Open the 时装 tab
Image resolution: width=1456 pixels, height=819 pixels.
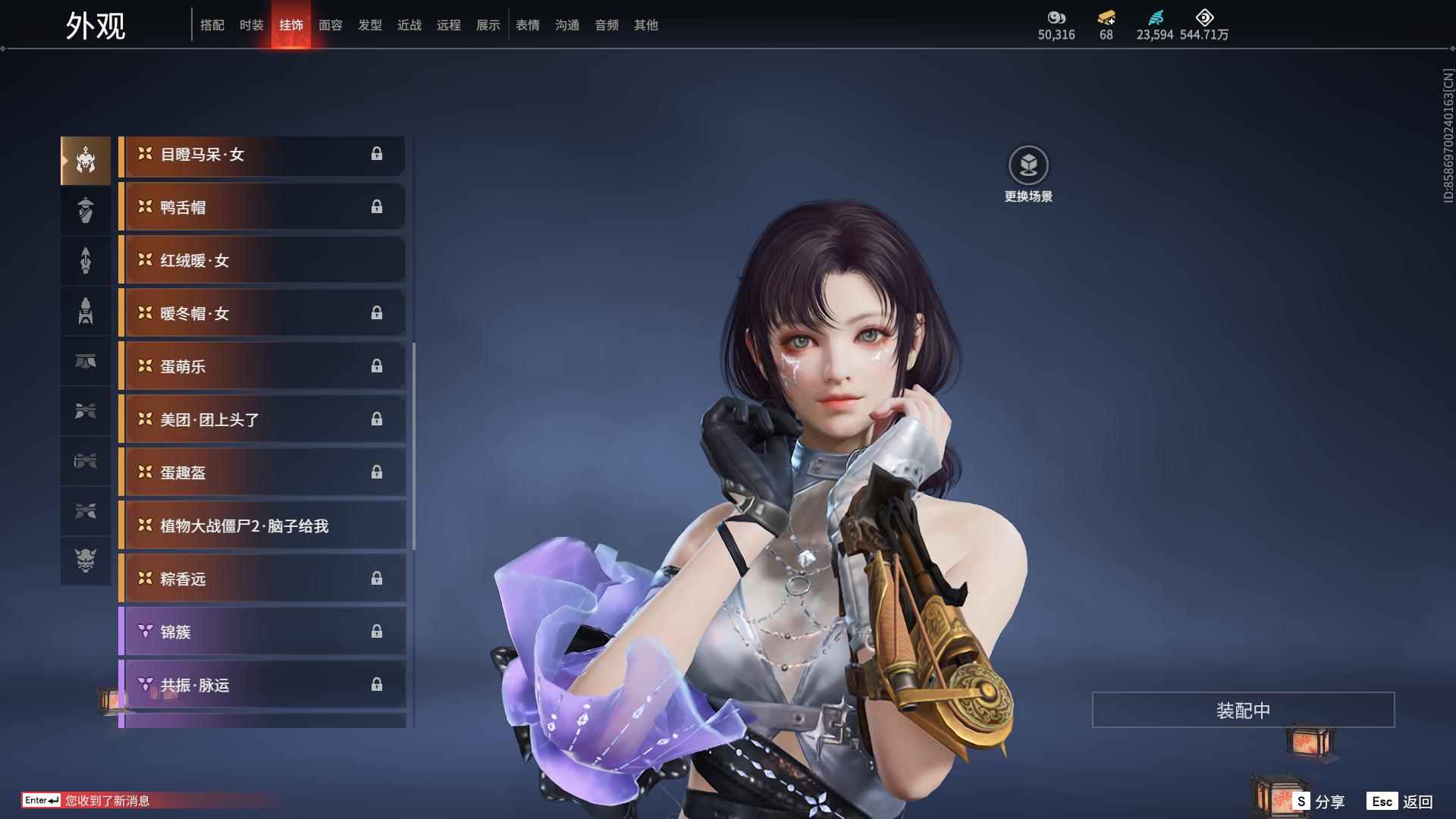tap(252, 25)
